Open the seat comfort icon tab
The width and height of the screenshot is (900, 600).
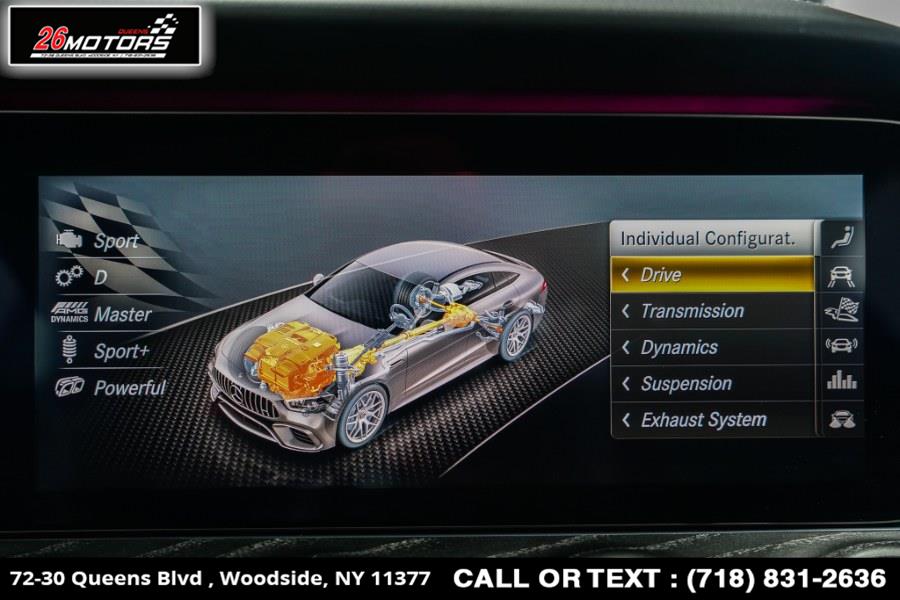pos(841,239)
